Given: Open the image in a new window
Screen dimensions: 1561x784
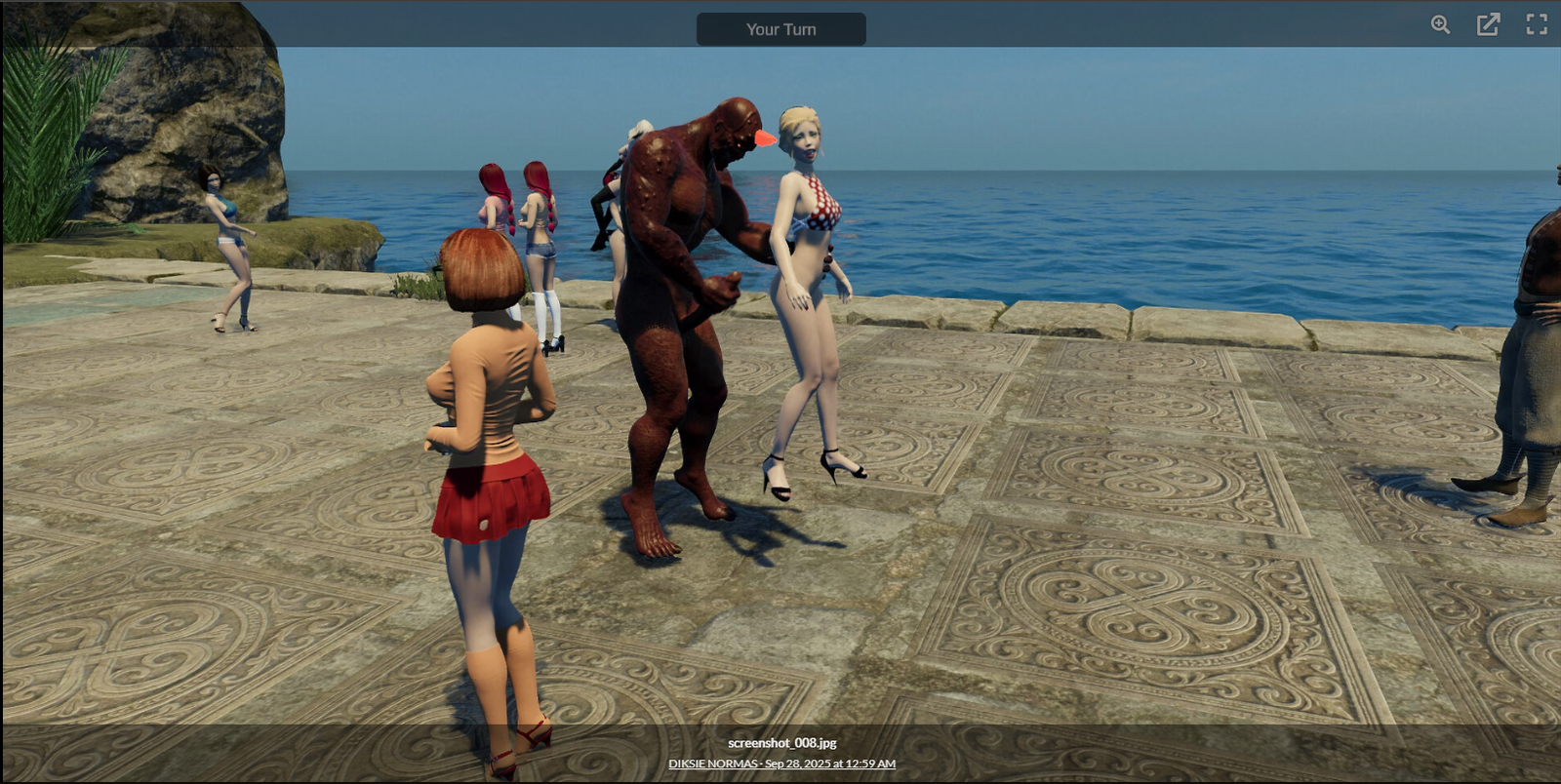Looking at the screenshot, I should 1488,25.
